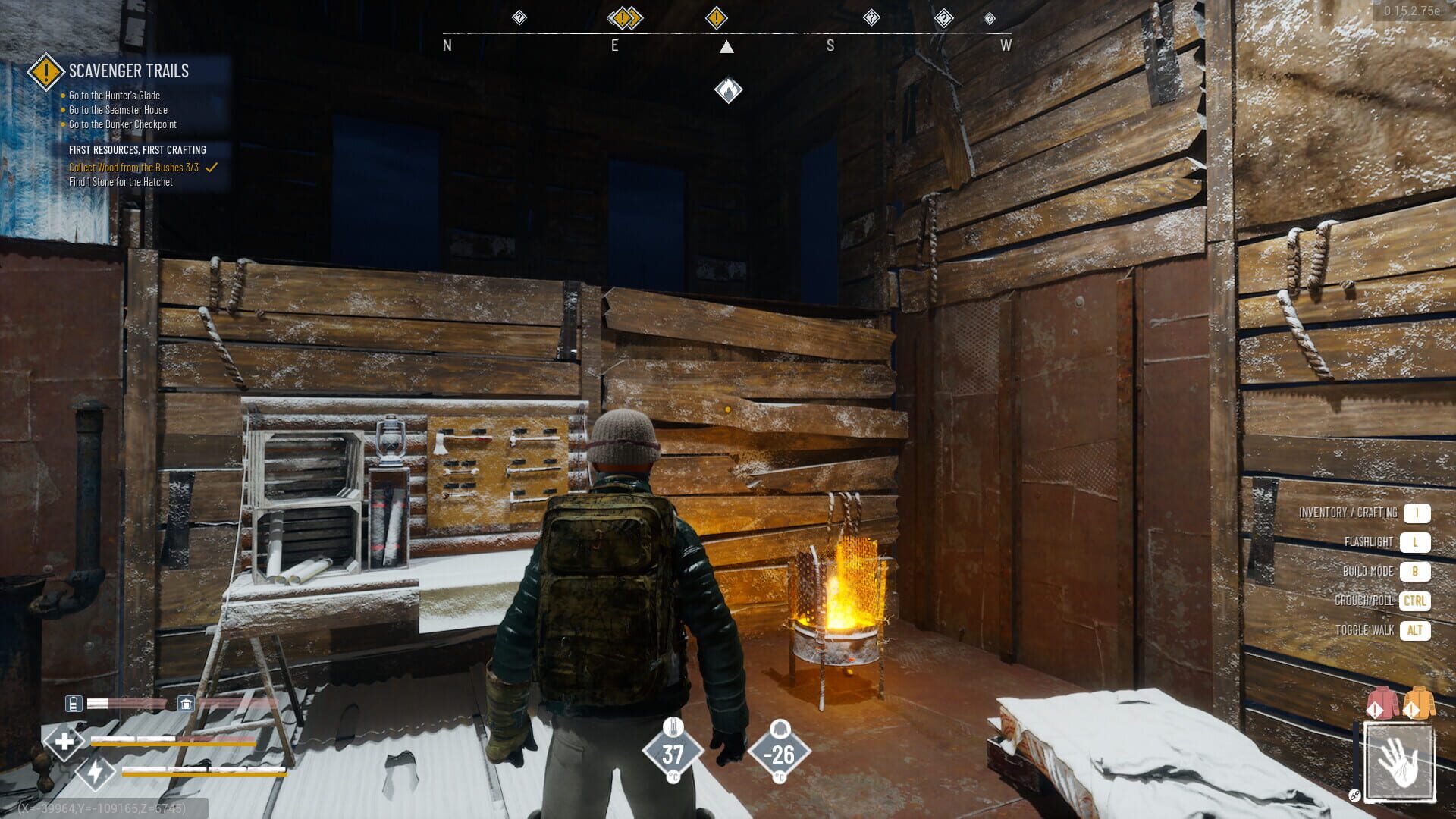Select the fire campfire marker on the compass

(x=729, y=89)
